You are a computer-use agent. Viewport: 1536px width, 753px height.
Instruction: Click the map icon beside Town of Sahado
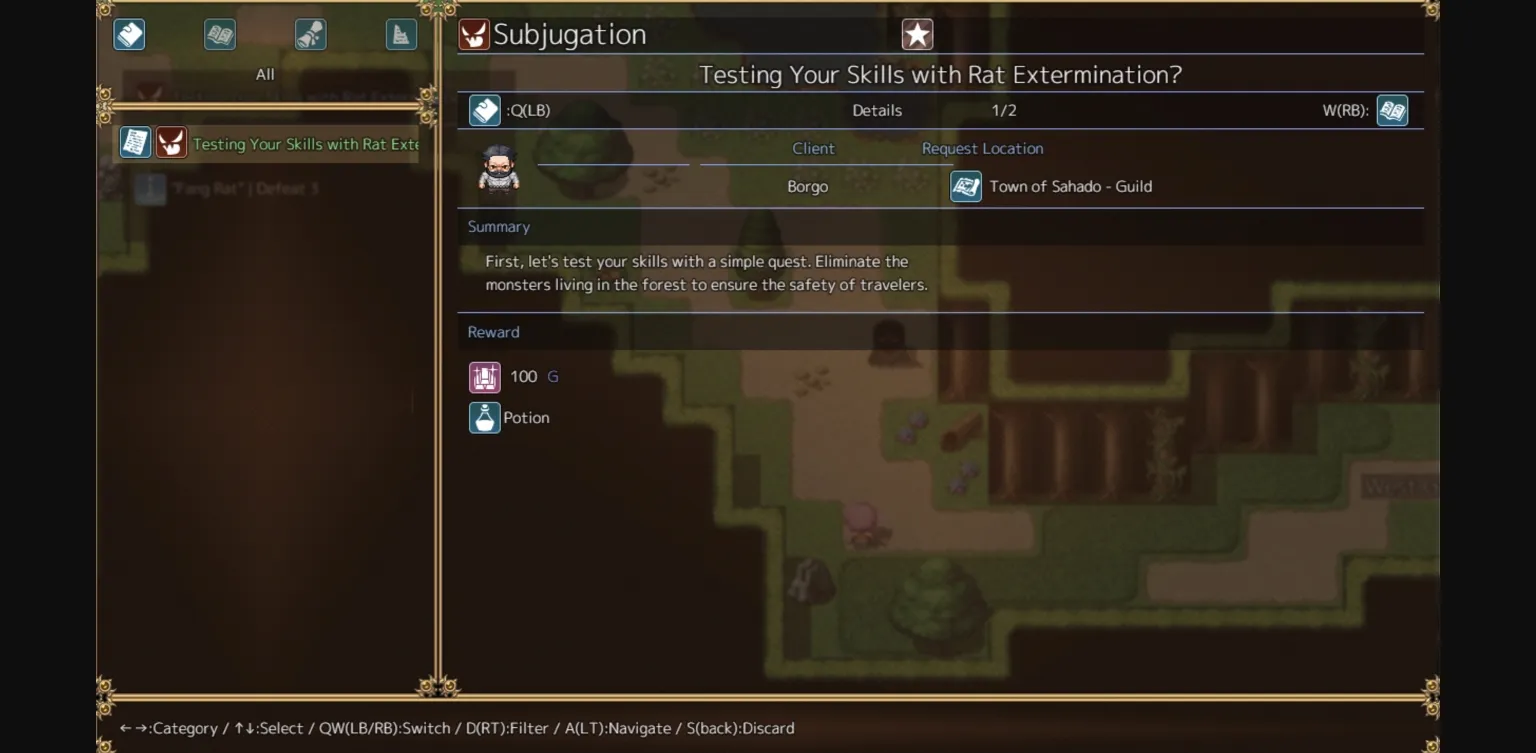point(965,186)
